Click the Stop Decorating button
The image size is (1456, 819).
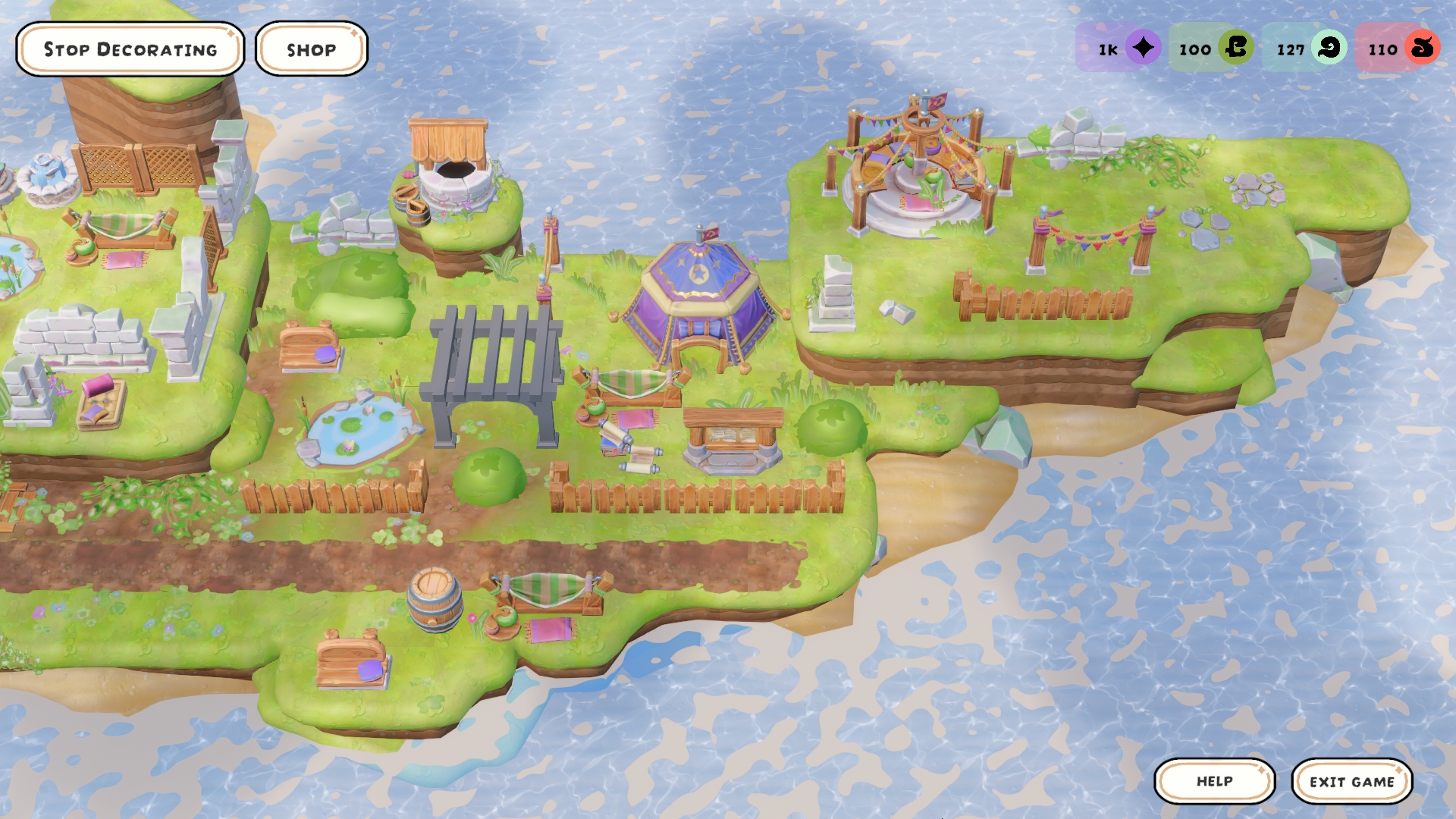point(130,49)
